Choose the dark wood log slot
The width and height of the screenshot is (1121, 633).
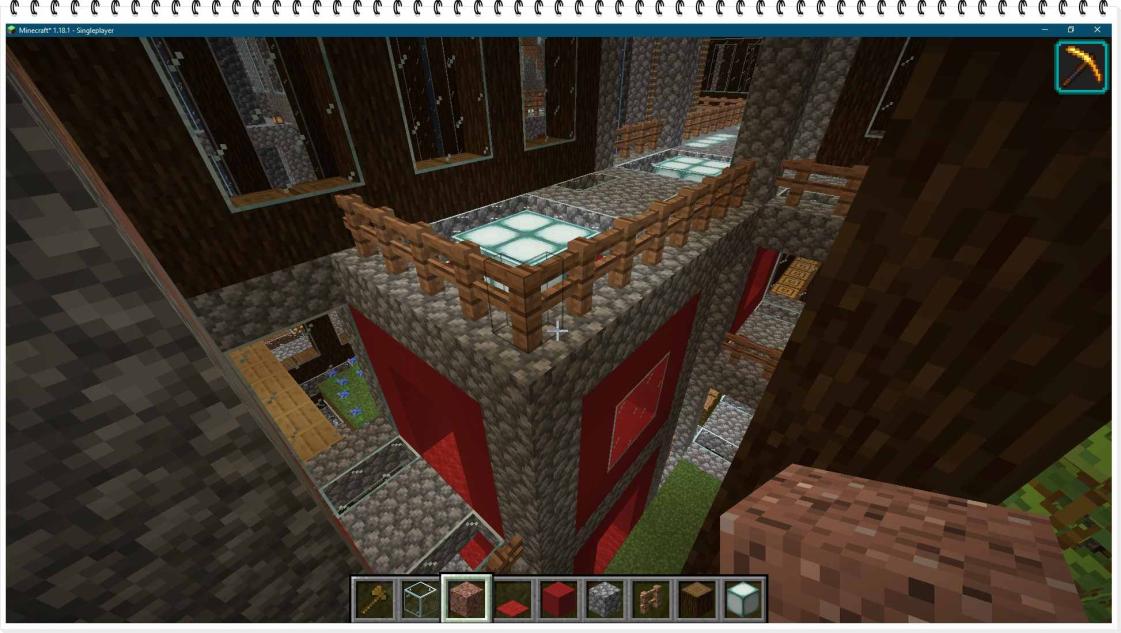coord(697,599)
